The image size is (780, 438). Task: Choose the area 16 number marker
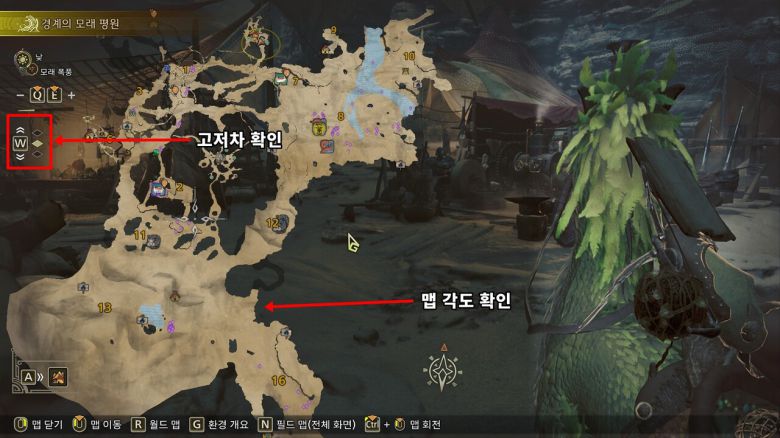(x=278, y=381)
